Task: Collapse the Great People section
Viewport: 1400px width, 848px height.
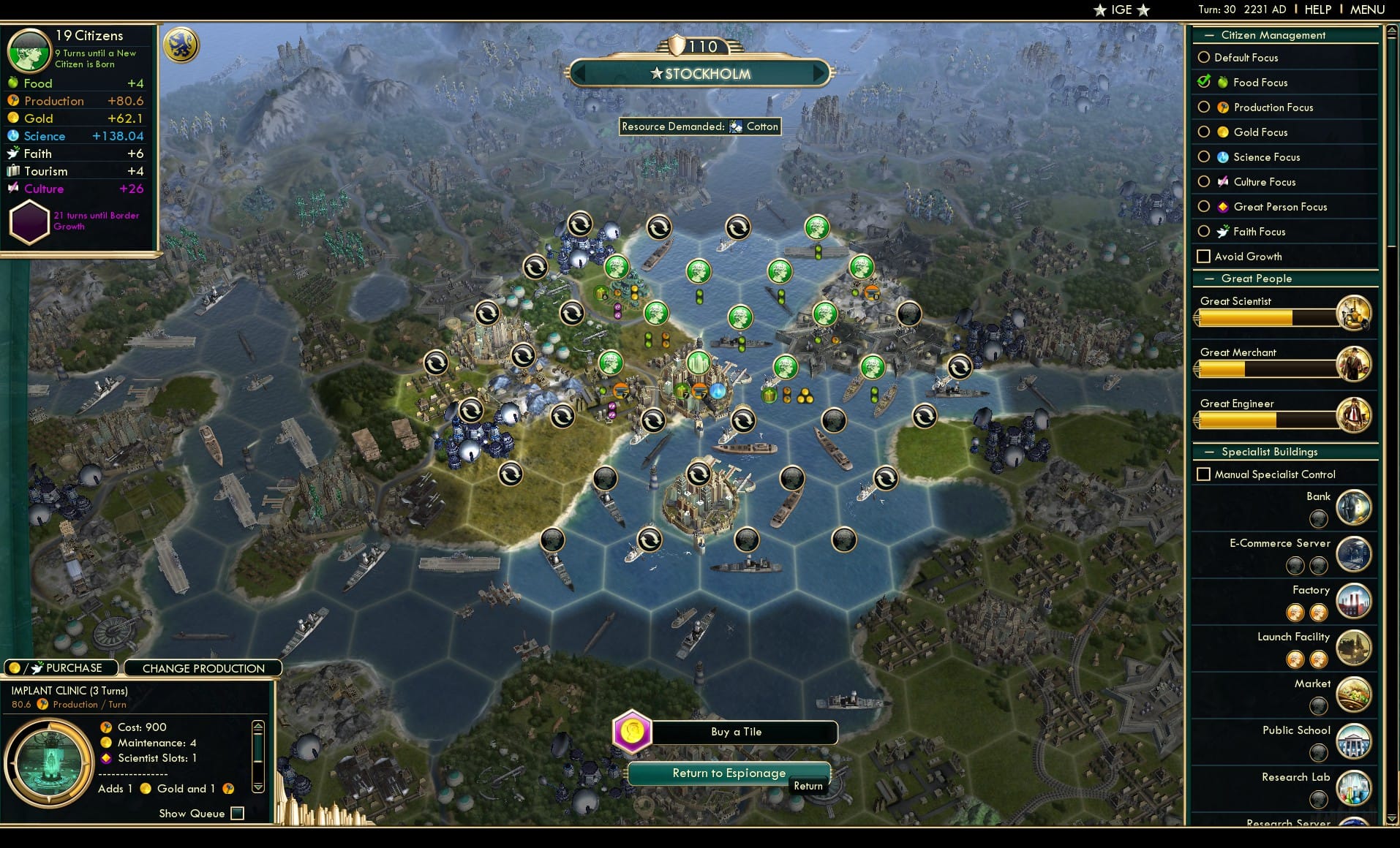Action: pyautogui.click(x=1208, y=279)
